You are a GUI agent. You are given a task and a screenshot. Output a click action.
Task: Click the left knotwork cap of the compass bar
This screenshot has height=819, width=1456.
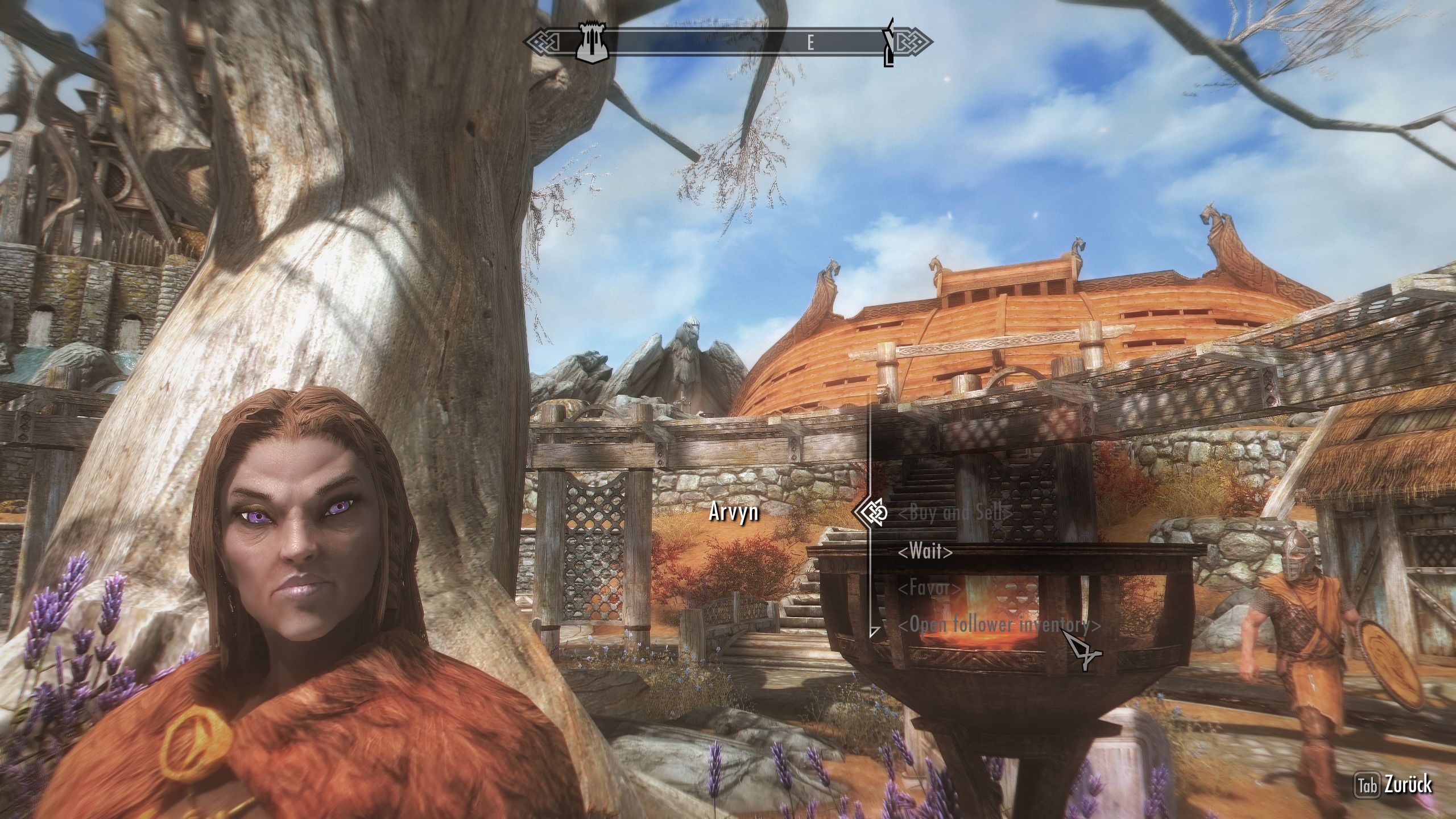(x=540, y=41)
